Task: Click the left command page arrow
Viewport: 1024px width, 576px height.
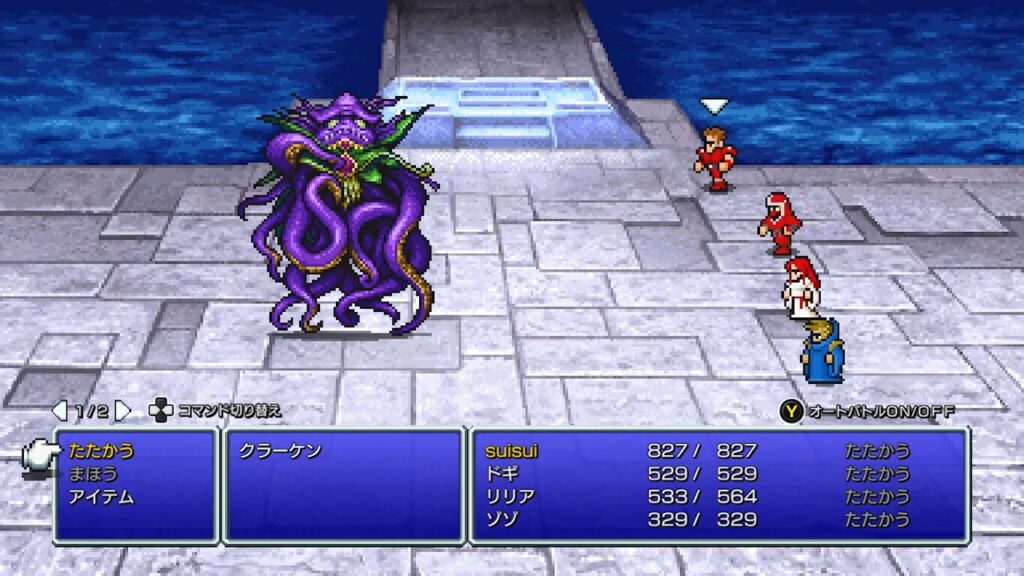Action: coord(60,411)
